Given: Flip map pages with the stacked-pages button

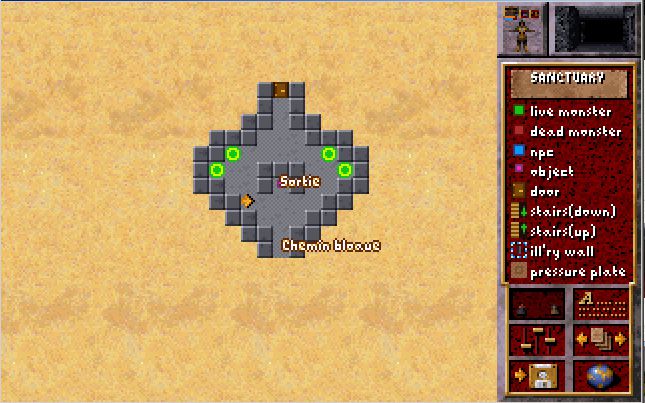Looking at the screenshot, I should click(x=602, y=339).
